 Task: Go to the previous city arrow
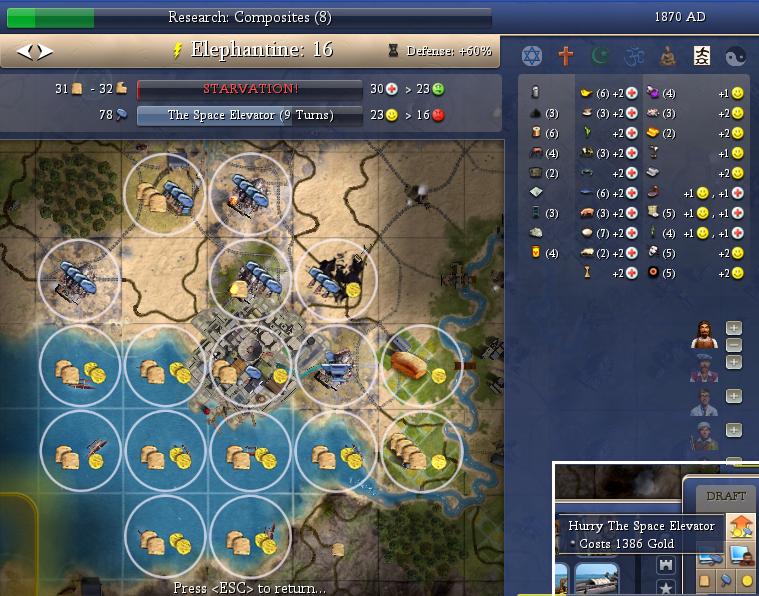(x=23, y=51)
